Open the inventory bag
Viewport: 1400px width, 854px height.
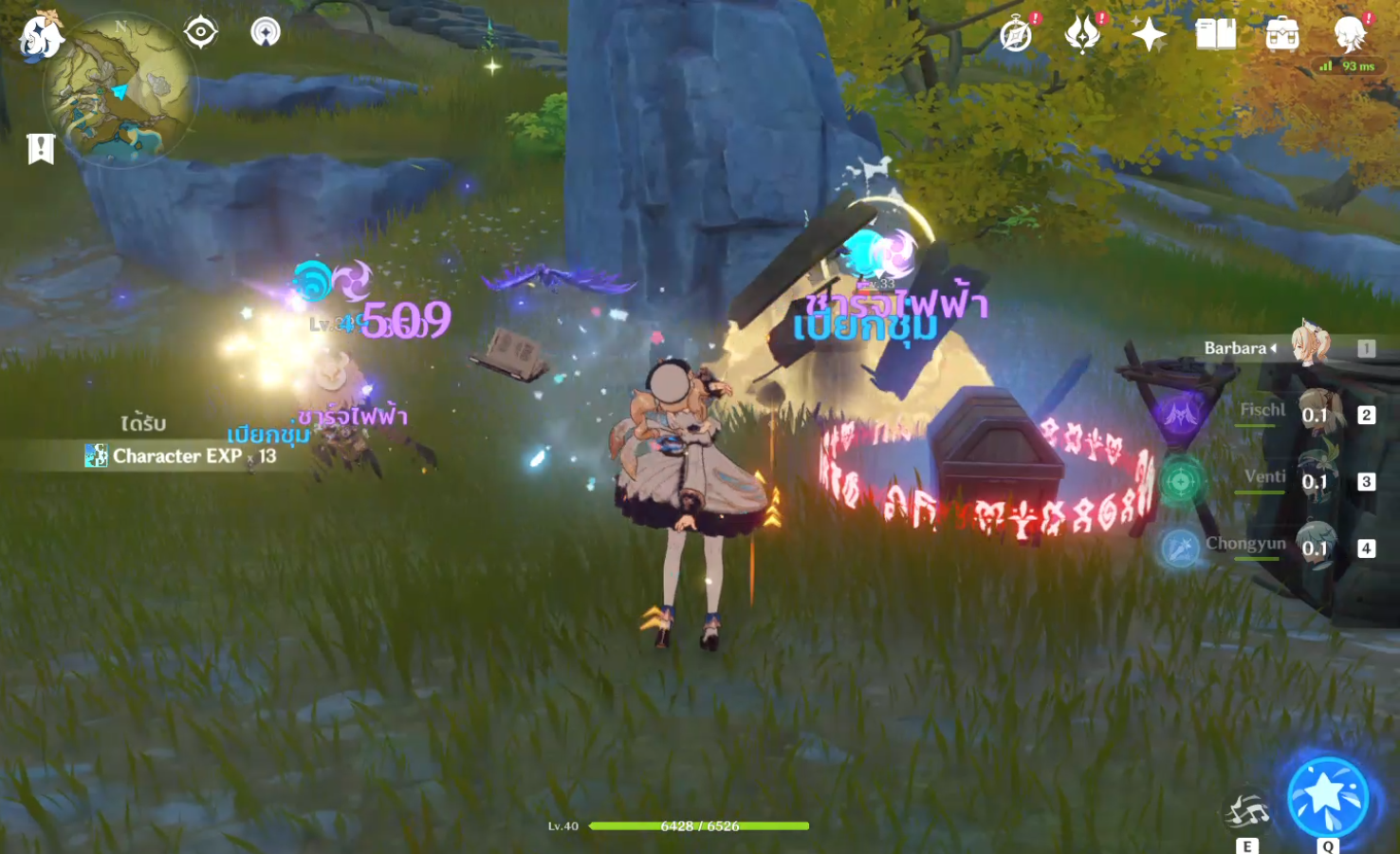point(1282,35)
